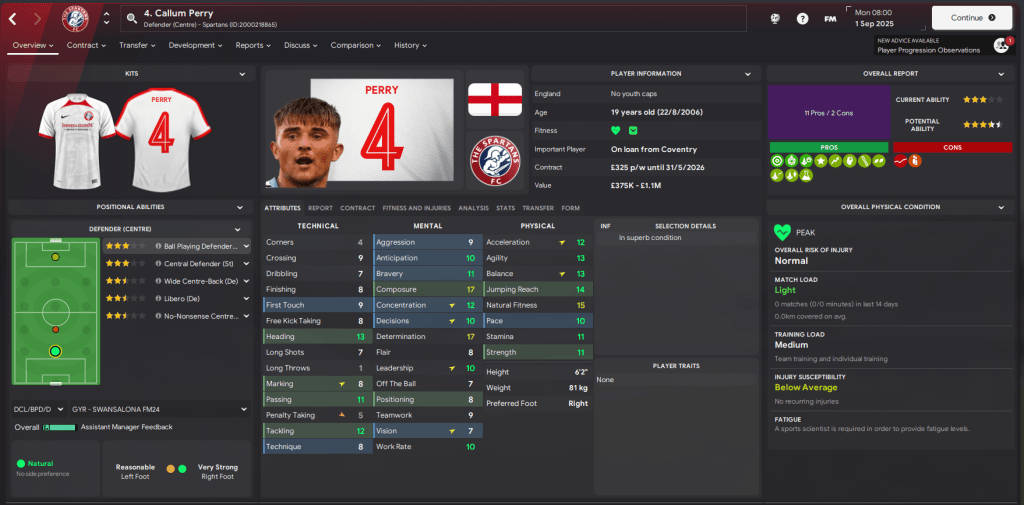
Task: Select the Ball Playing Defender role
Action: (x=200, y=245)
